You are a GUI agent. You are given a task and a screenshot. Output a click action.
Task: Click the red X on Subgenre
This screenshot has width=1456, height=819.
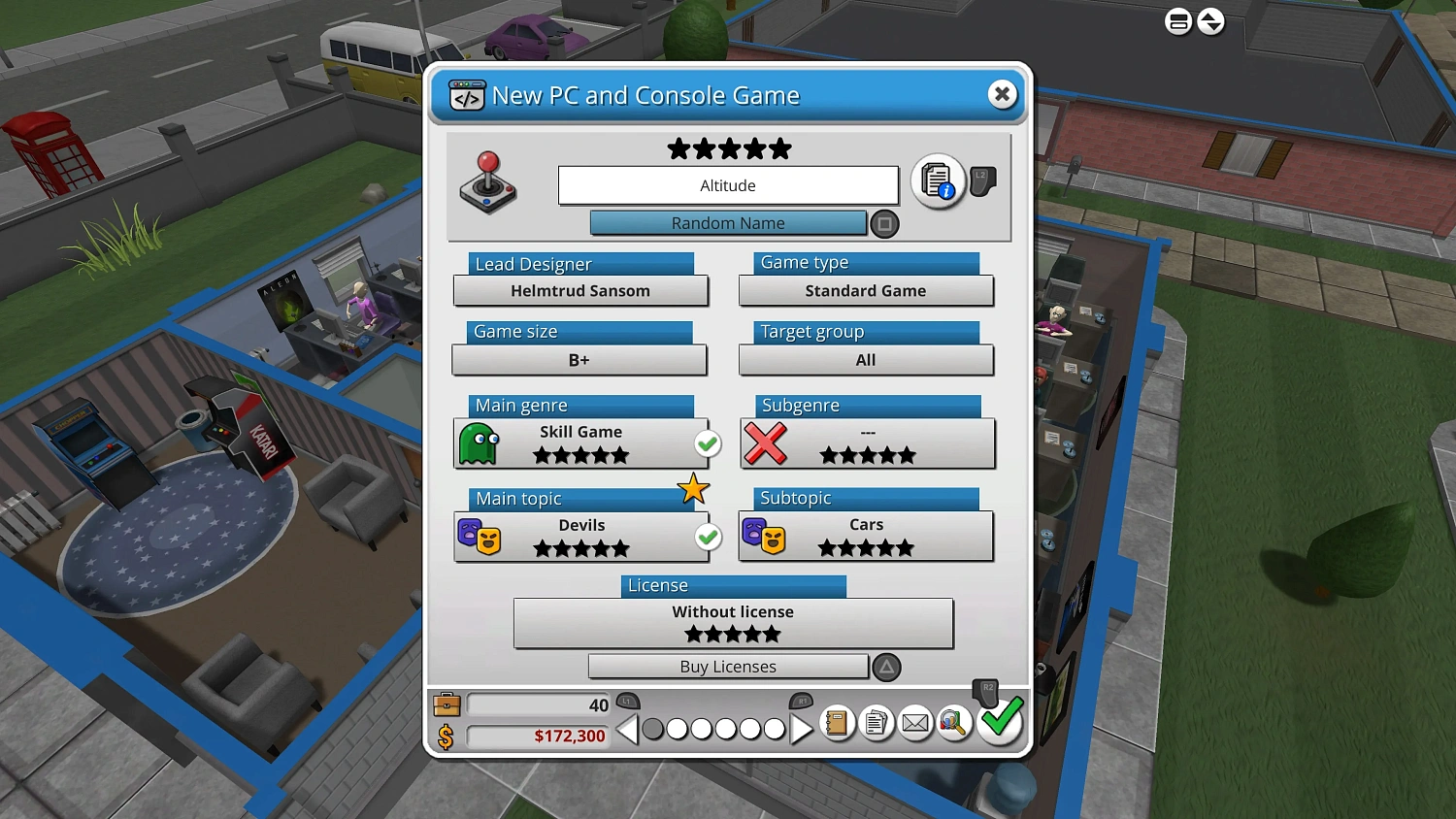pos(766,444)
